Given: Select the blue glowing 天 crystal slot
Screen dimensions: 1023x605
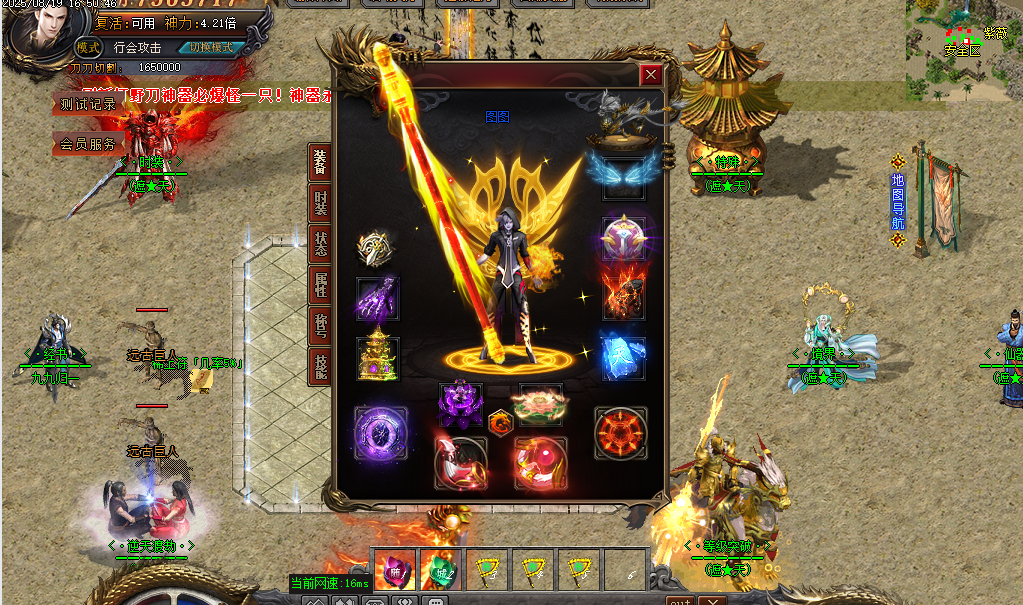Looking at the screenshot, I should (x=622, y=356).
